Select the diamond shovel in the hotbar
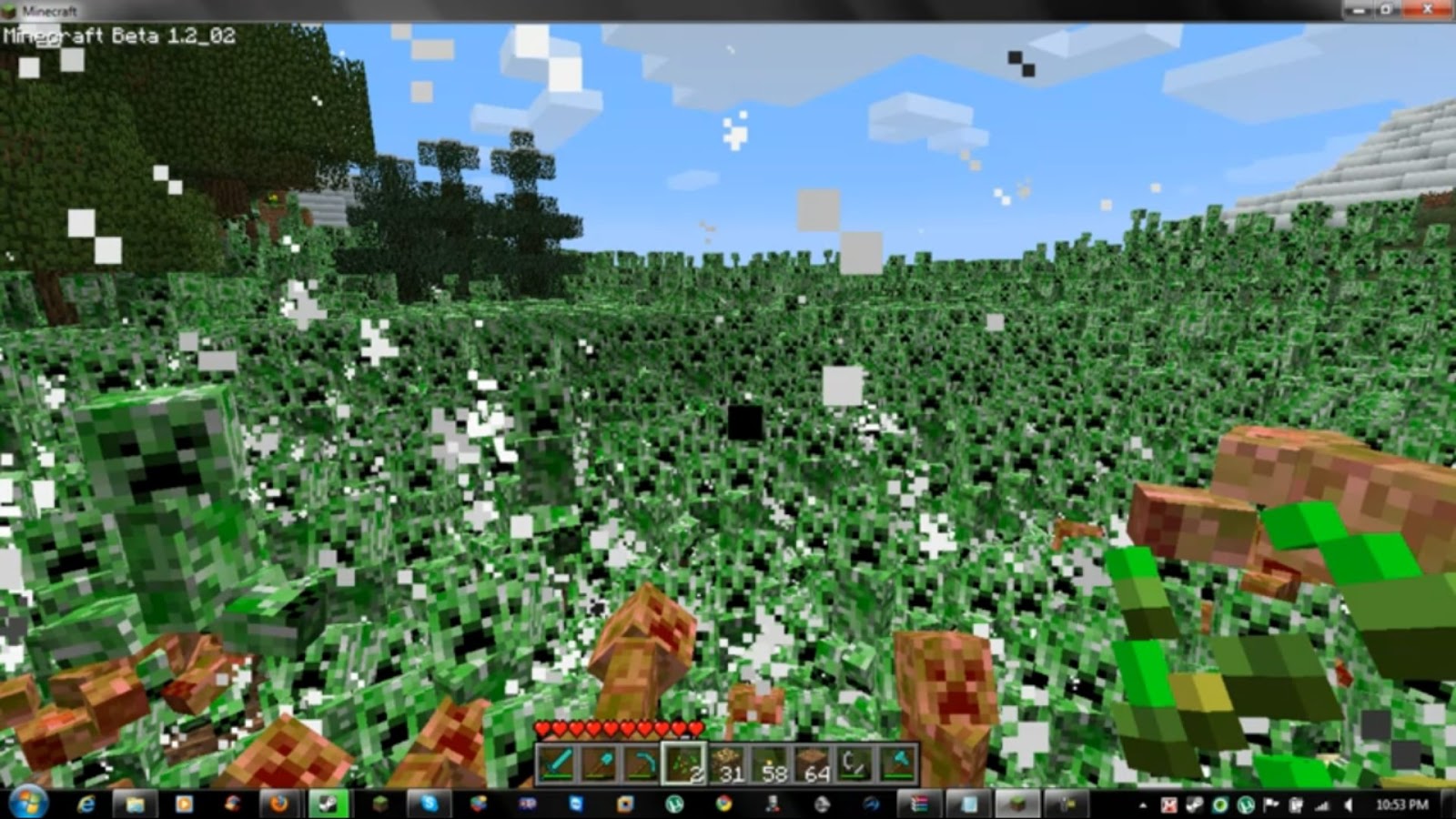The image size is (1456, 819). coord(598,767)
